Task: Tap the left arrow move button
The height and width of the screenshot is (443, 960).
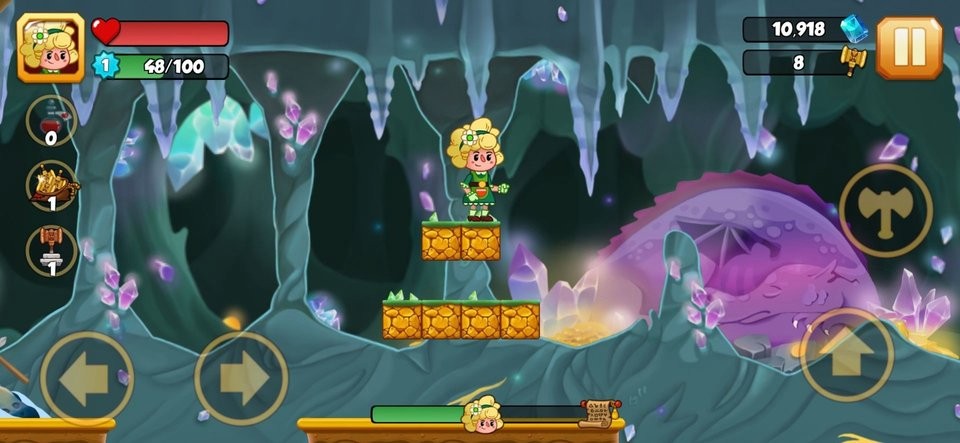Action: pos(86,378)
